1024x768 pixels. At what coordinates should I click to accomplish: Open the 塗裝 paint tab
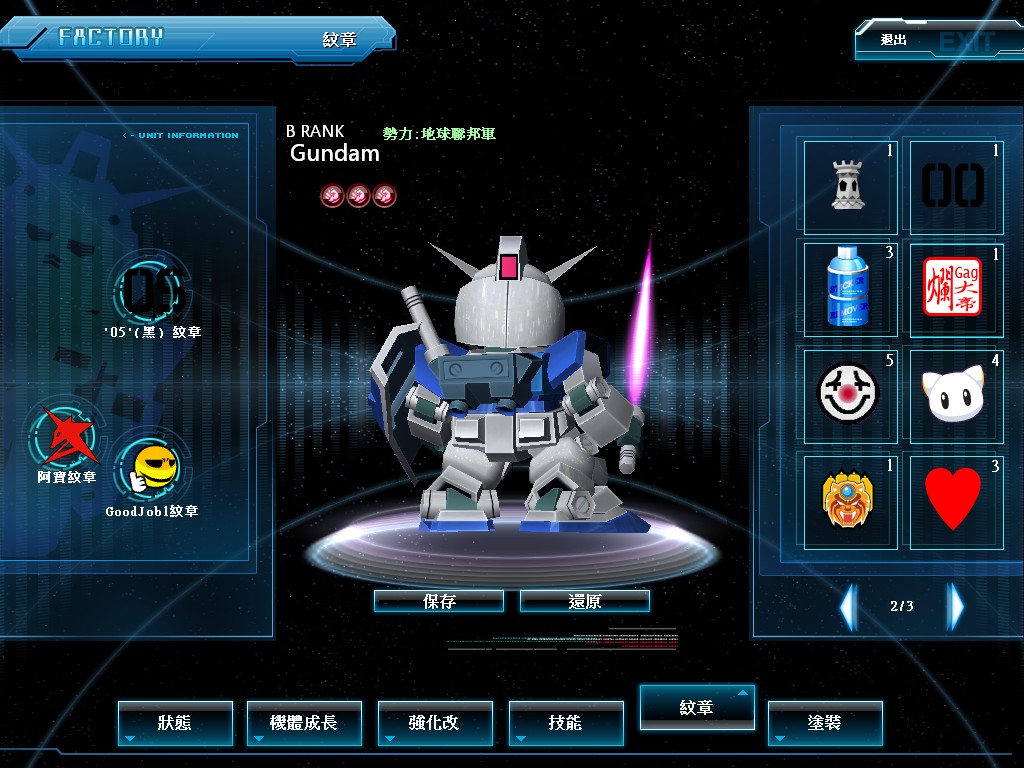pos(825,722)
